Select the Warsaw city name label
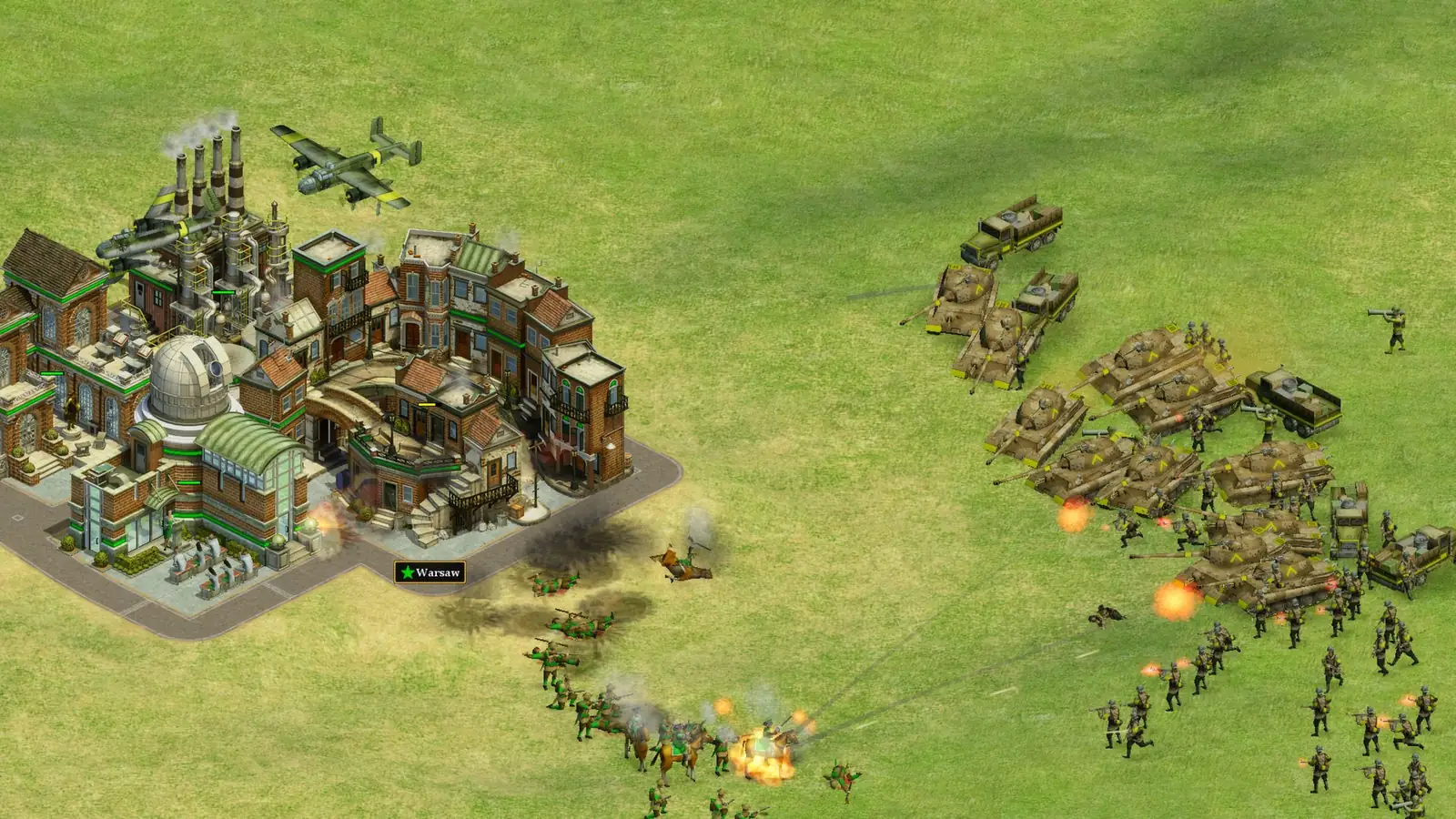 [430, 572]
